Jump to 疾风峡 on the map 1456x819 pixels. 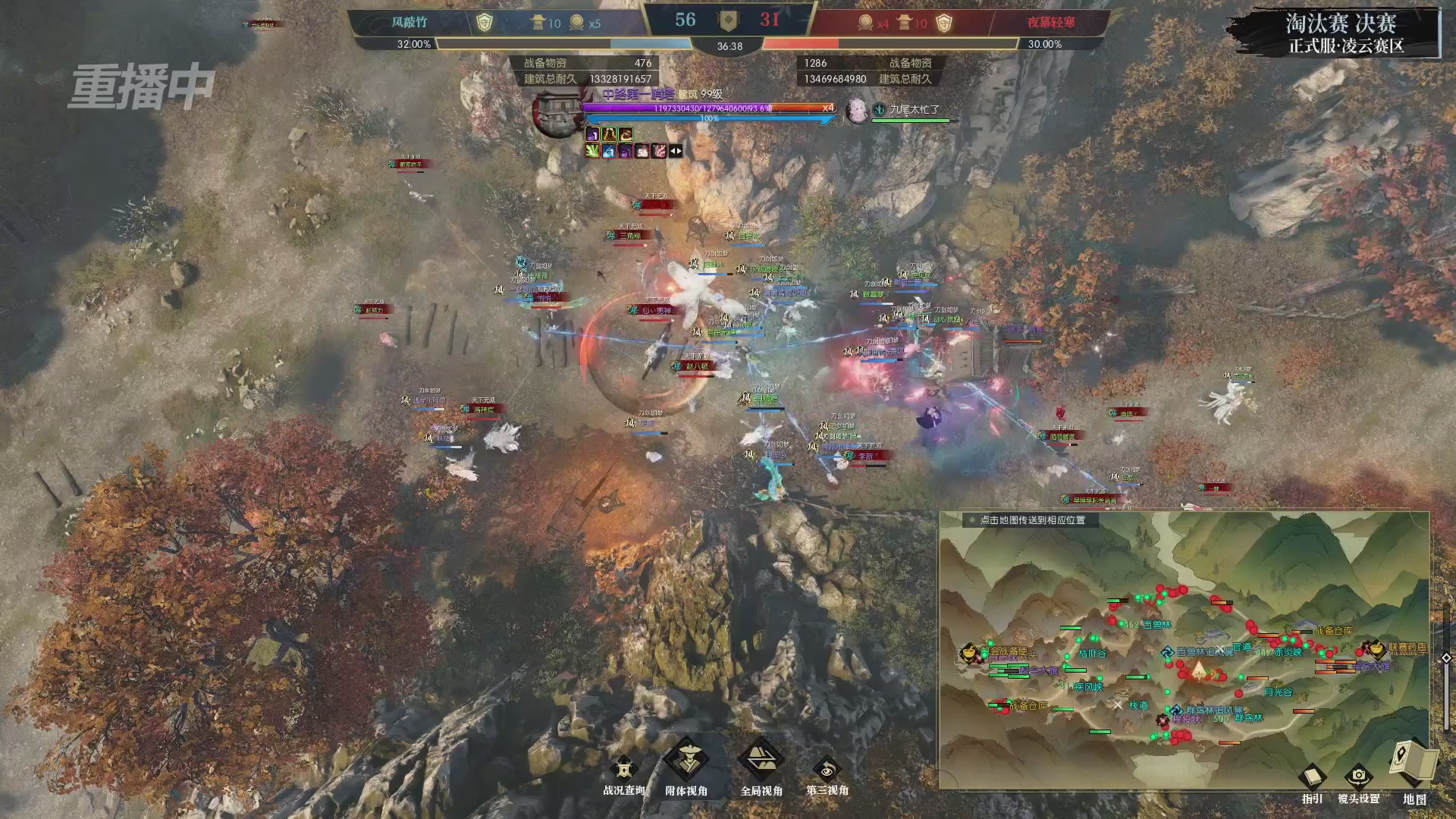1088,687
